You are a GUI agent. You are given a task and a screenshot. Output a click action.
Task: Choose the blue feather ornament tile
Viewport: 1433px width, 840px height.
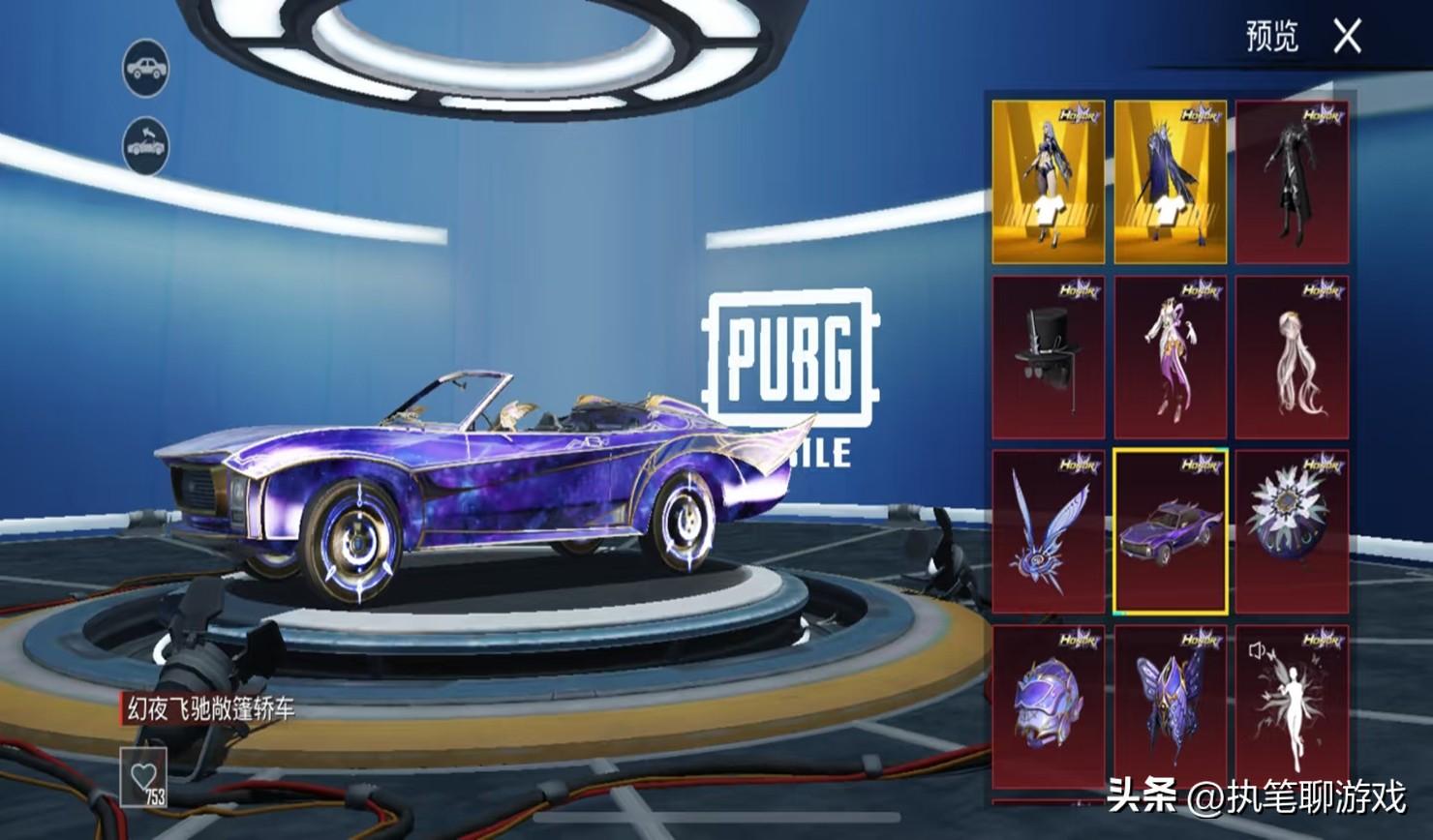pos(1048,531)
